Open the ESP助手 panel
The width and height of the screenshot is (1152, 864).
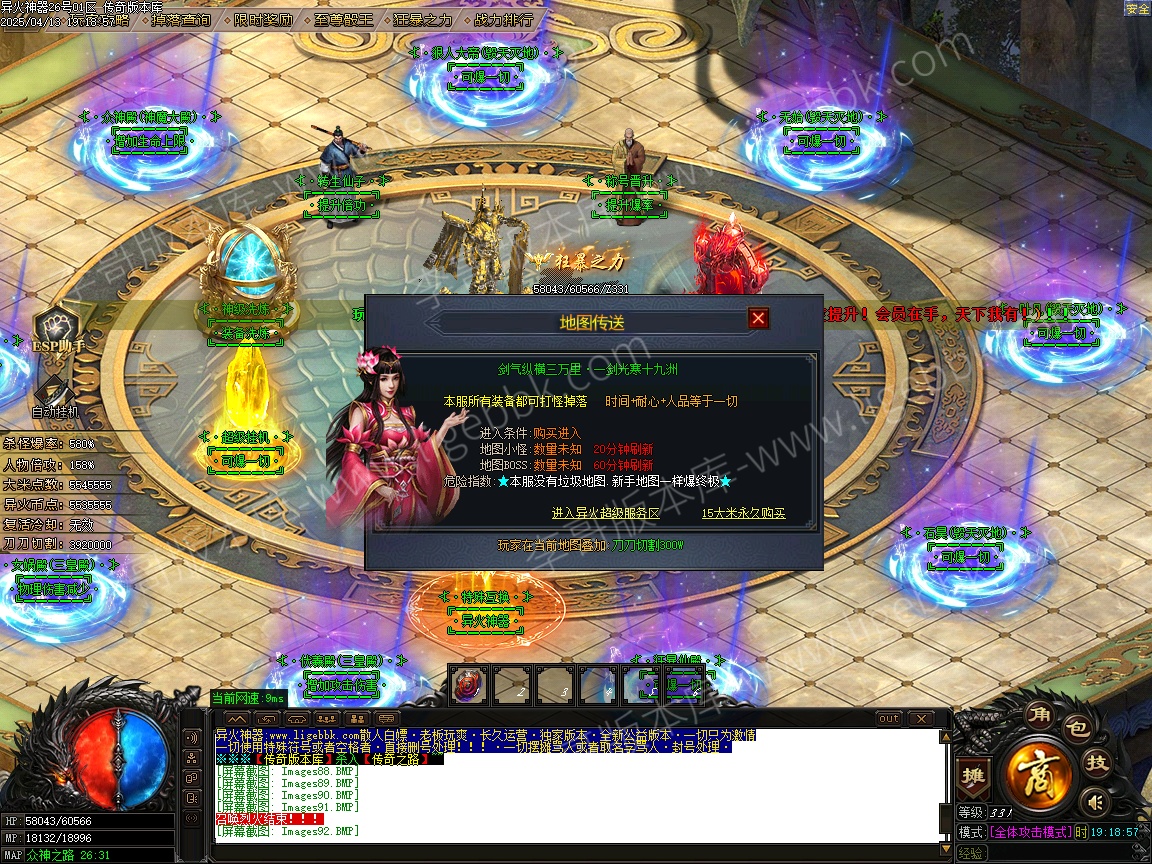point(57,332)
